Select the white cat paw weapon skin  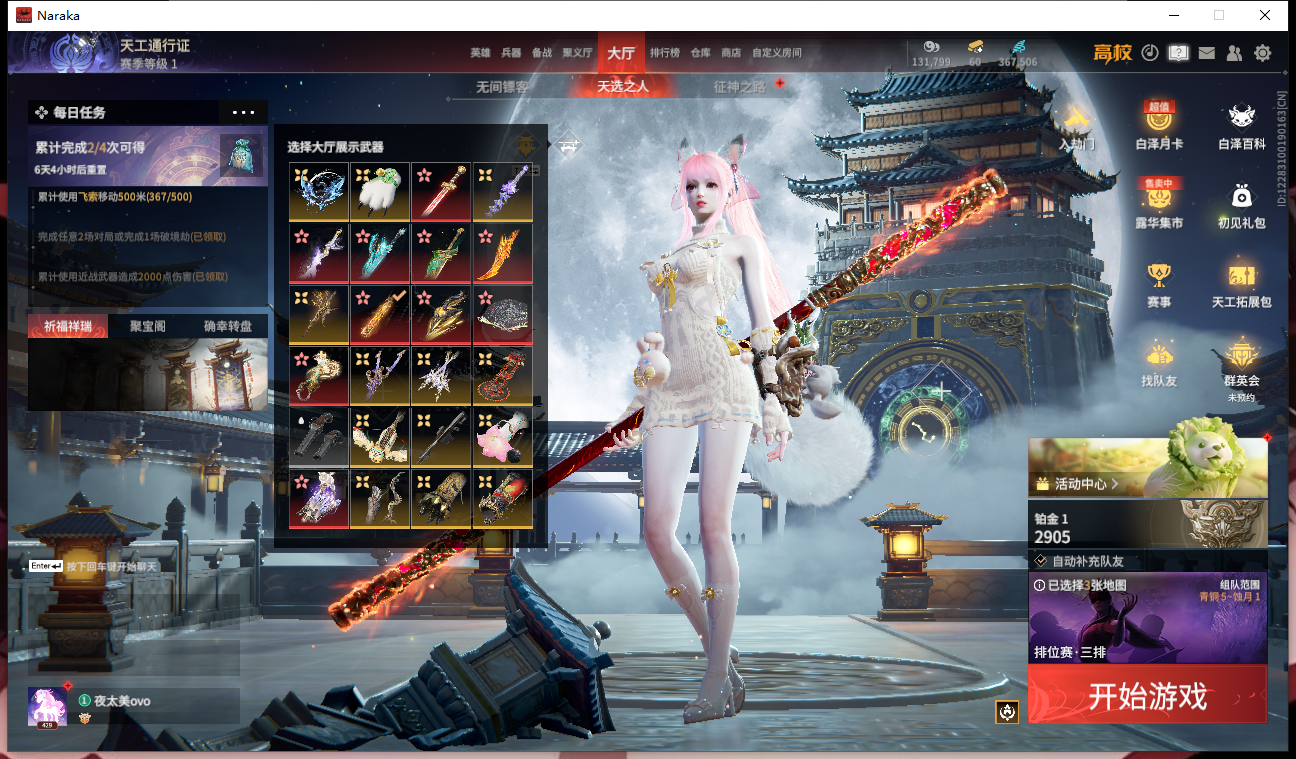coord(380,191)
